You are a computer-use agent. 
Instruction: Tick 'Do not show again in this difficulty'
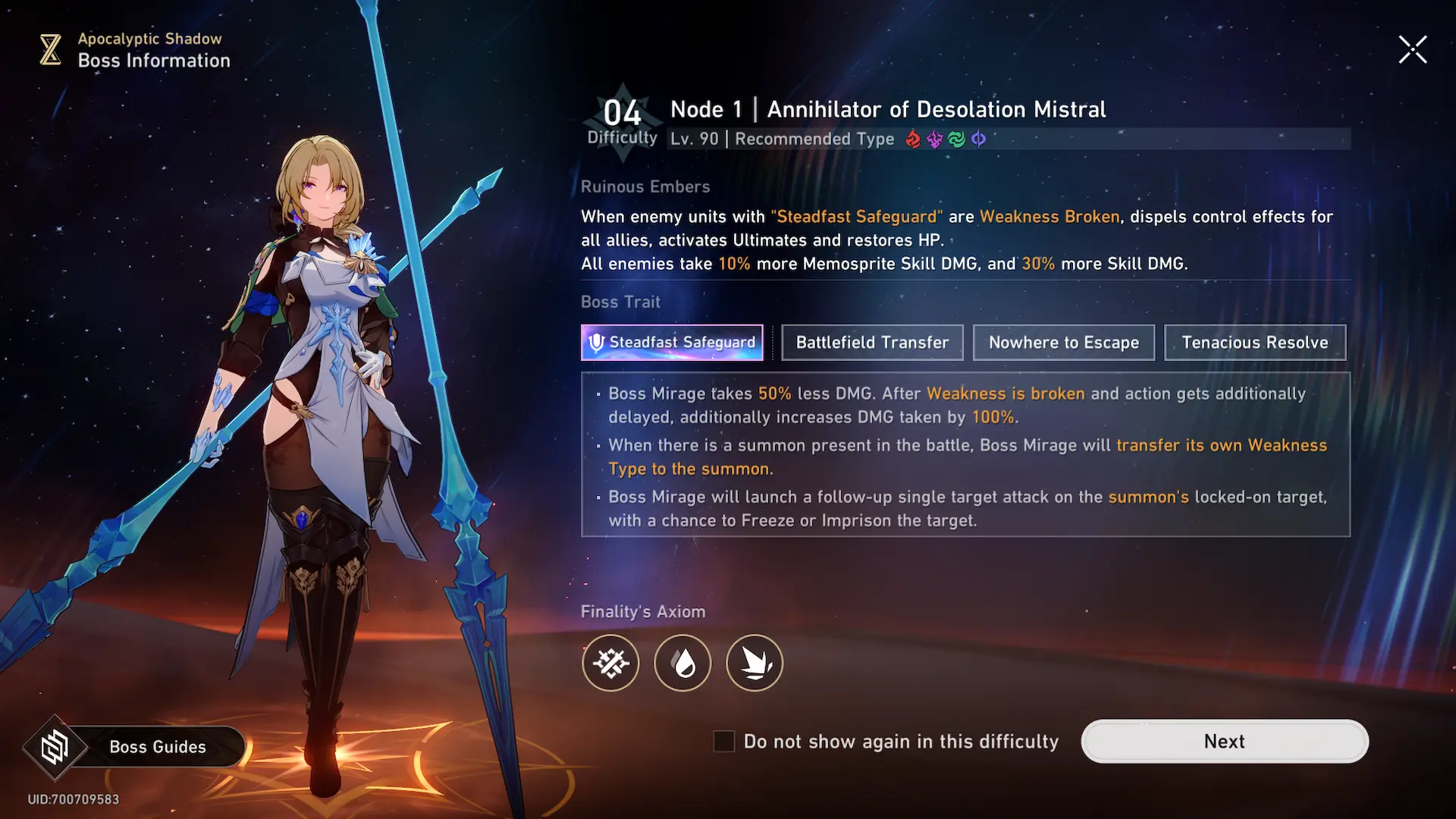pos(724,742)
